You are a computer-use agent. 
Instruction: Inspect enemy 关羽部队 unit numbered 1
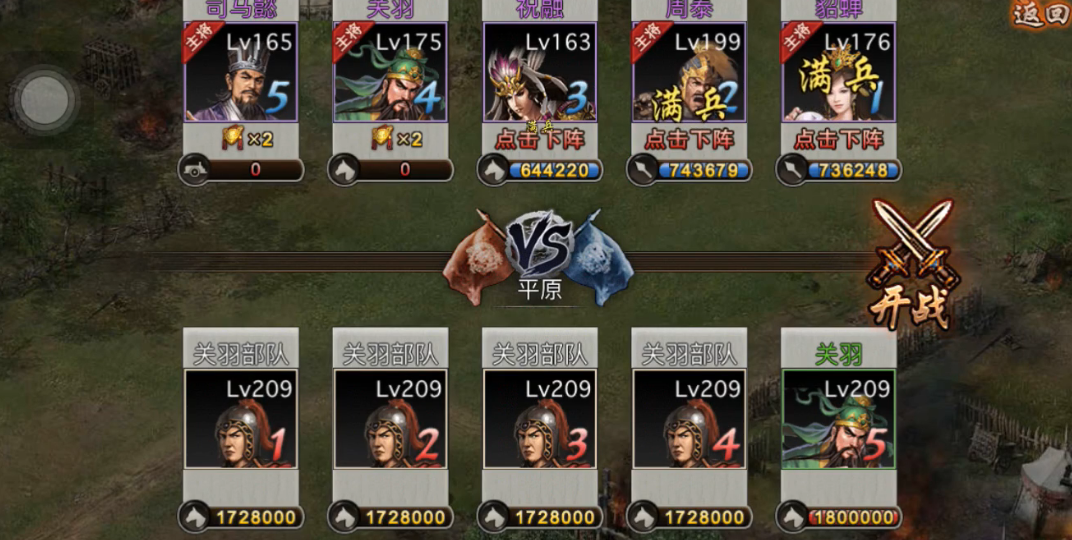pos(241,419)
